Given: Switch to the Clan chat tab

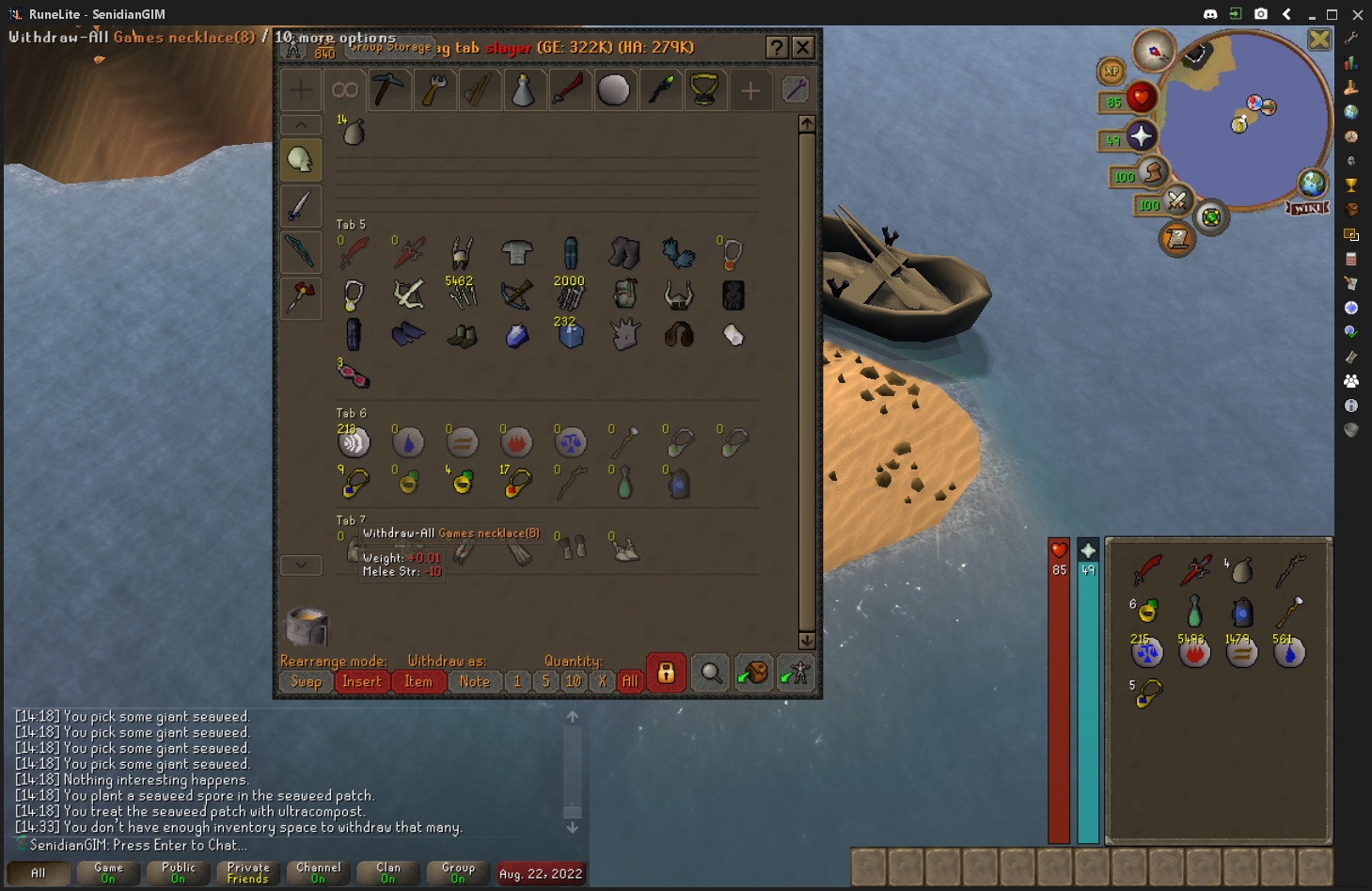Looking at the screenshot, I should point(386,872).
